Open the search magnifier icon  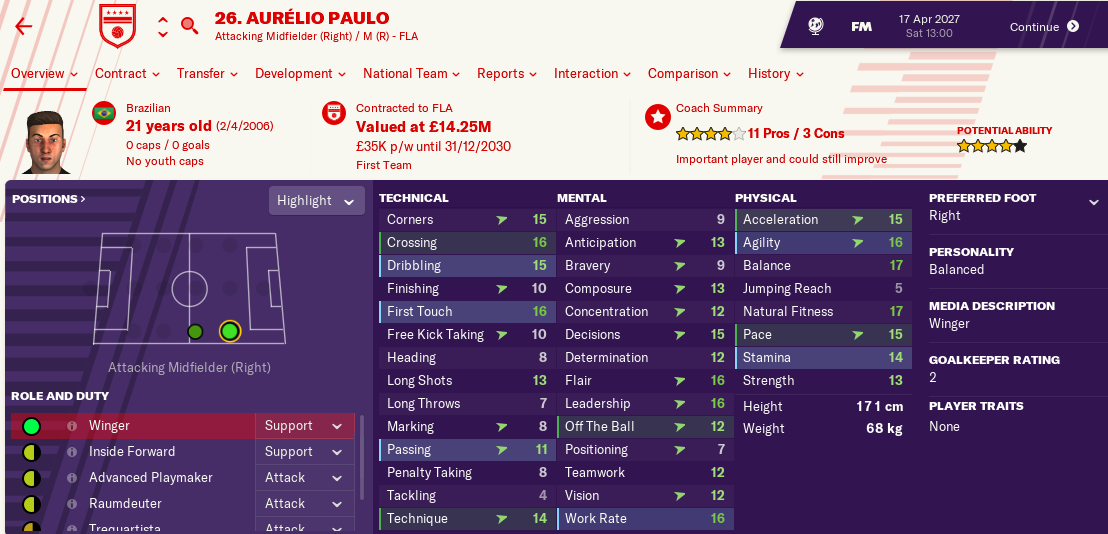(189, 26)
